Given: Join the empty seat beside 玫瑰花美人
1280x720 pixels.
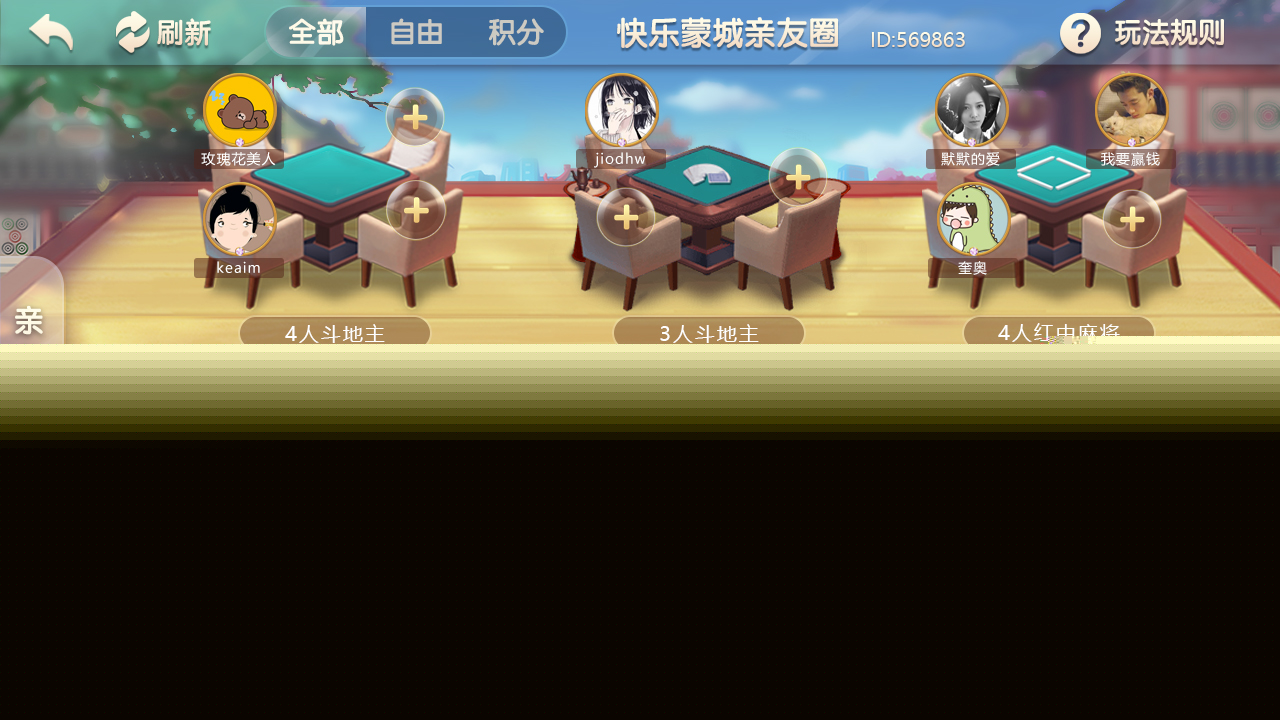Looking at the screenshot, I should 415,117.
